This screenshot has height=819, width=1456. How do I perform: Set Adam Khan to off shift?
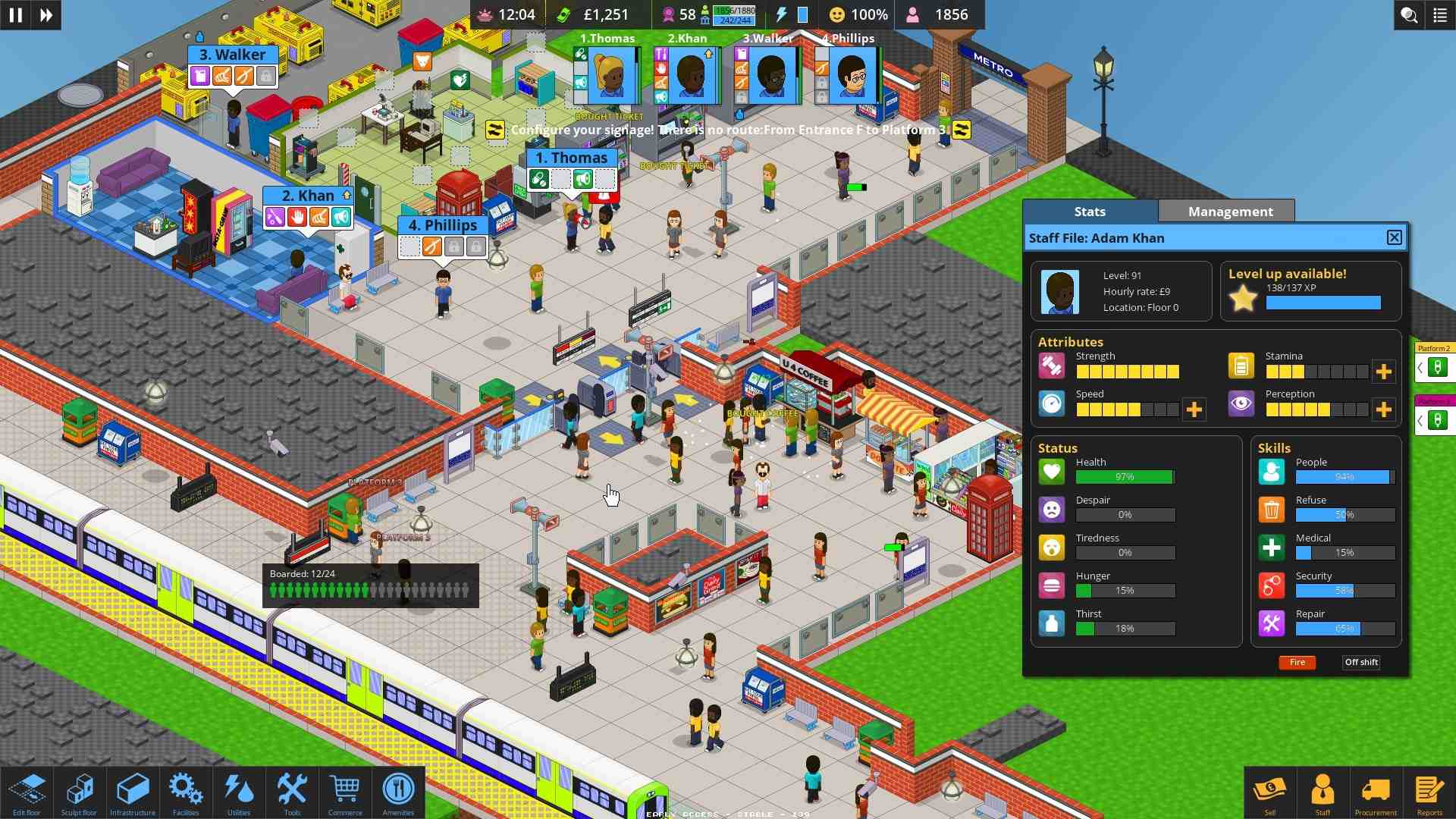1360,662
